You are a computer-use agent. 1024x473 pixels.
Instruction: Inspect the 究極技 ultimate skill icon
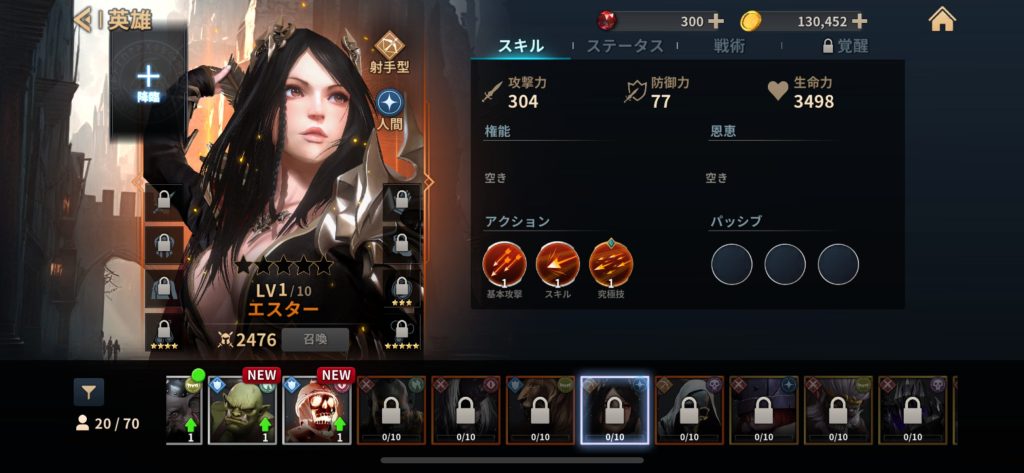pos(611,263)
